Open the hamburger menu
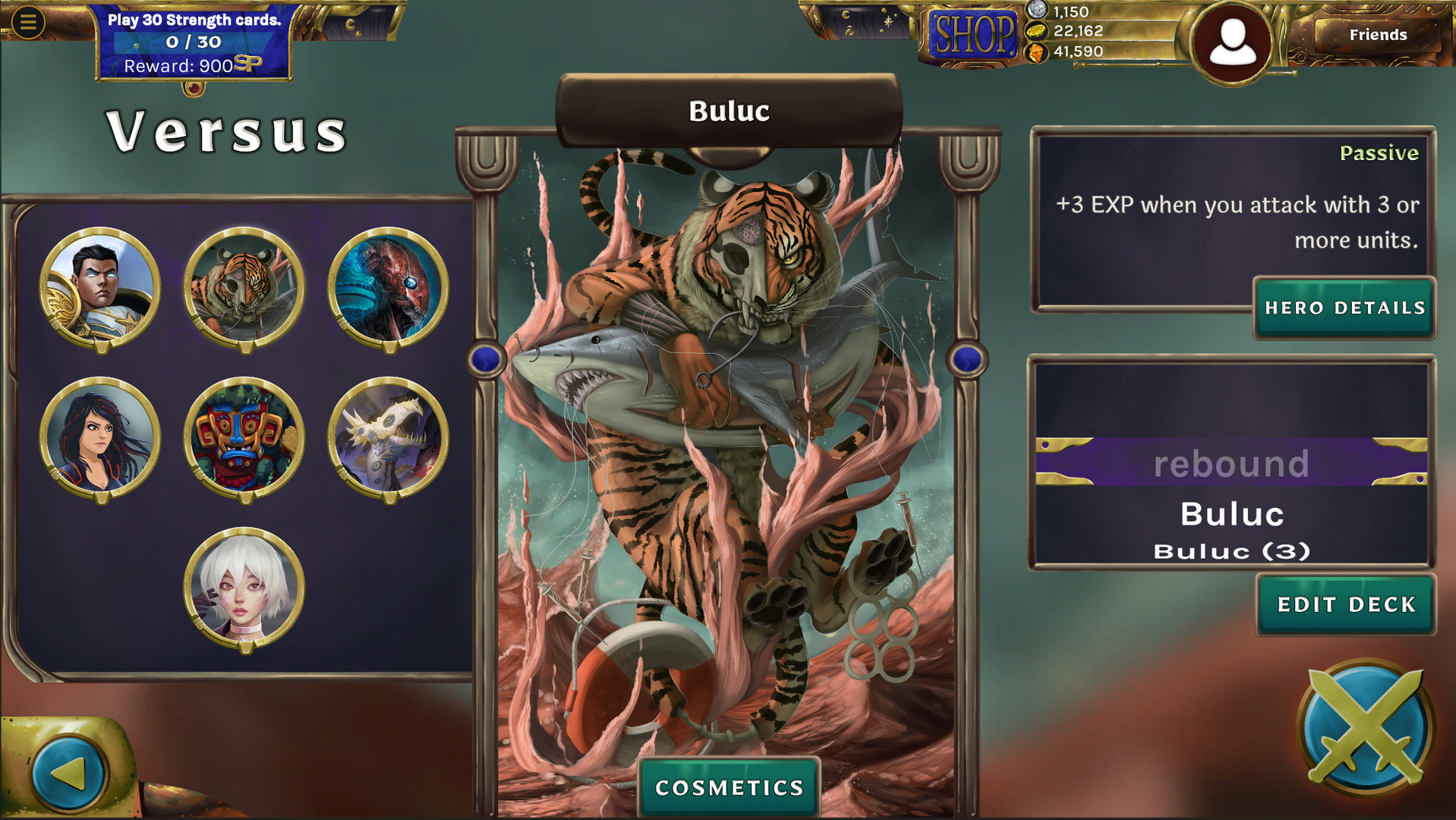Screen dimensions: 1456x820 27,20
